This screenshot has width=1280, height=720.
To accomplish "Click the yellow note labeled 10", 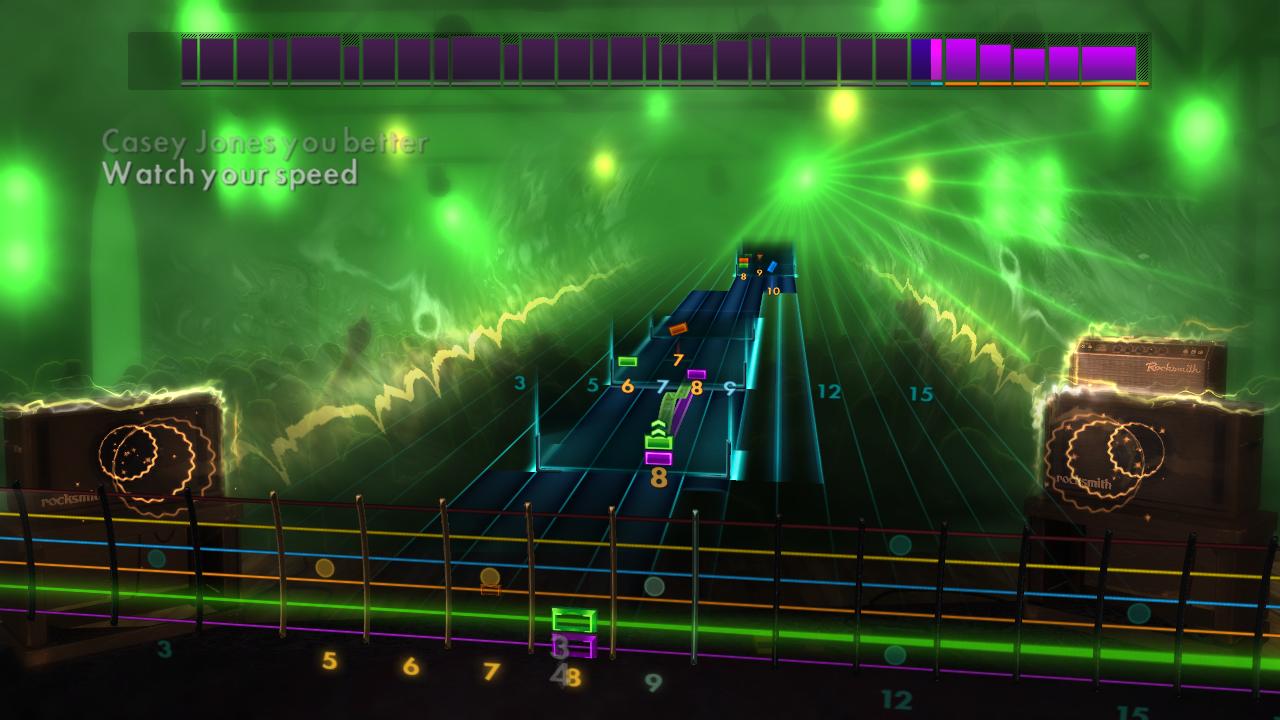I will click(773, 291).
